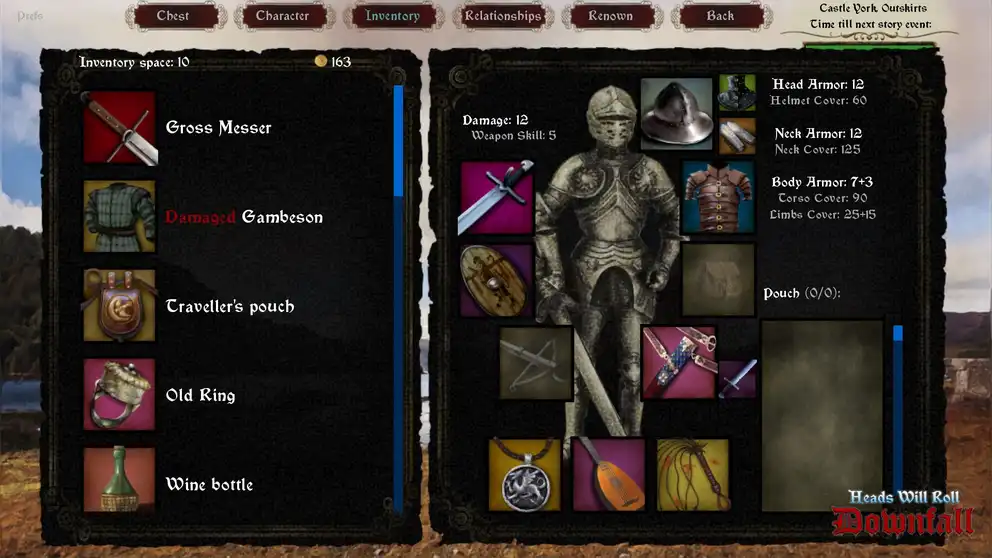Select the crossbow ranged weapon slot

click(x=536, y=362)
